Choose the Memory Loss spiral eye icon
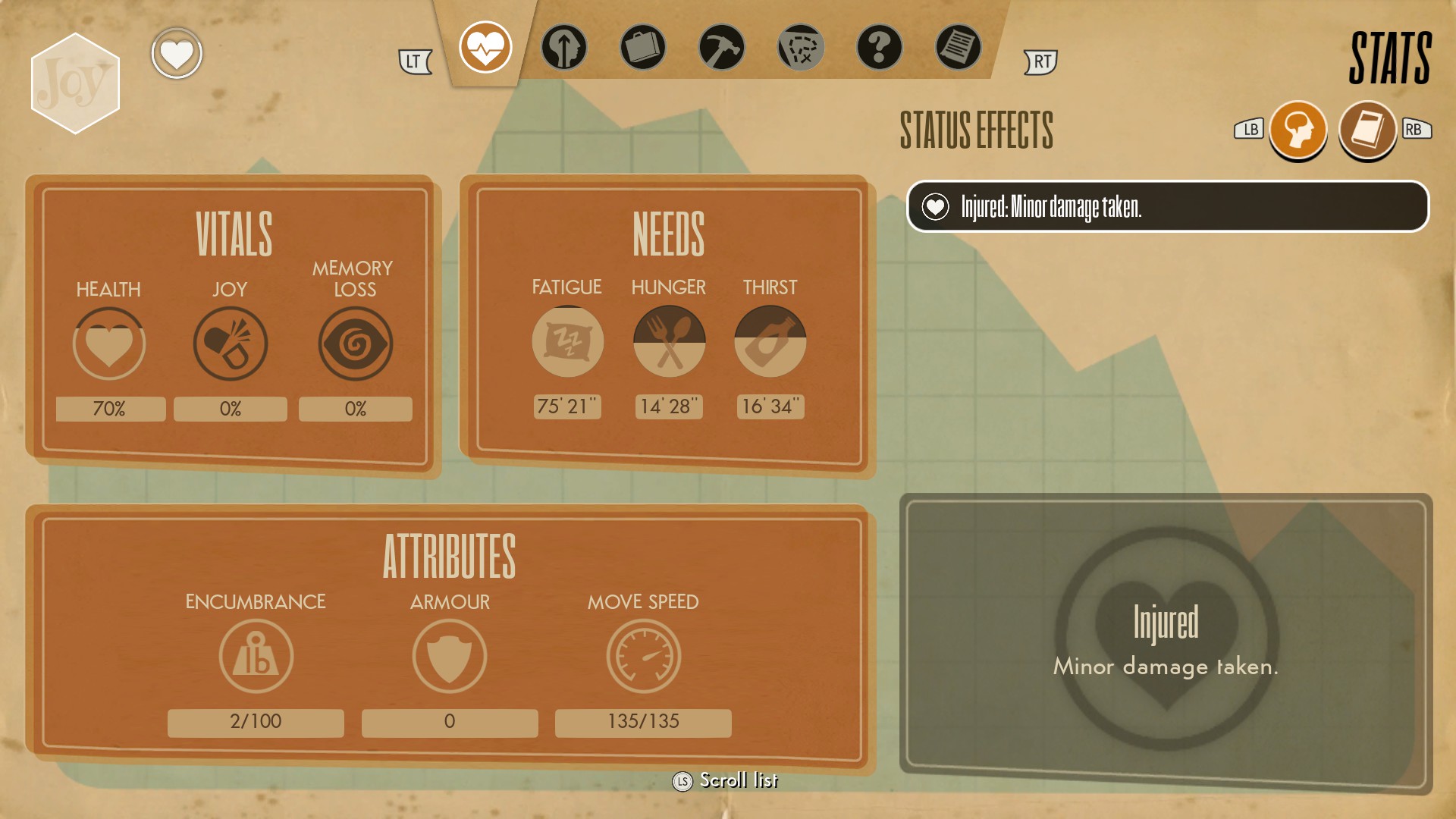 pos(355,344)
